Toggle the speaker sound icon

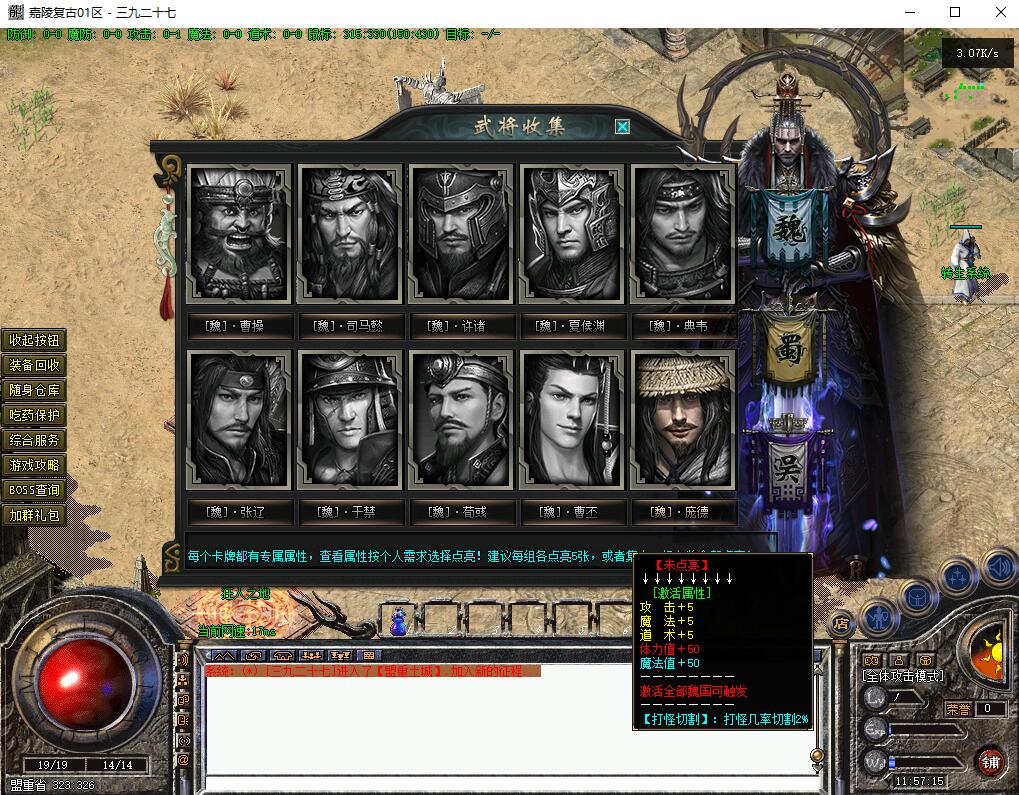(998, 568)
